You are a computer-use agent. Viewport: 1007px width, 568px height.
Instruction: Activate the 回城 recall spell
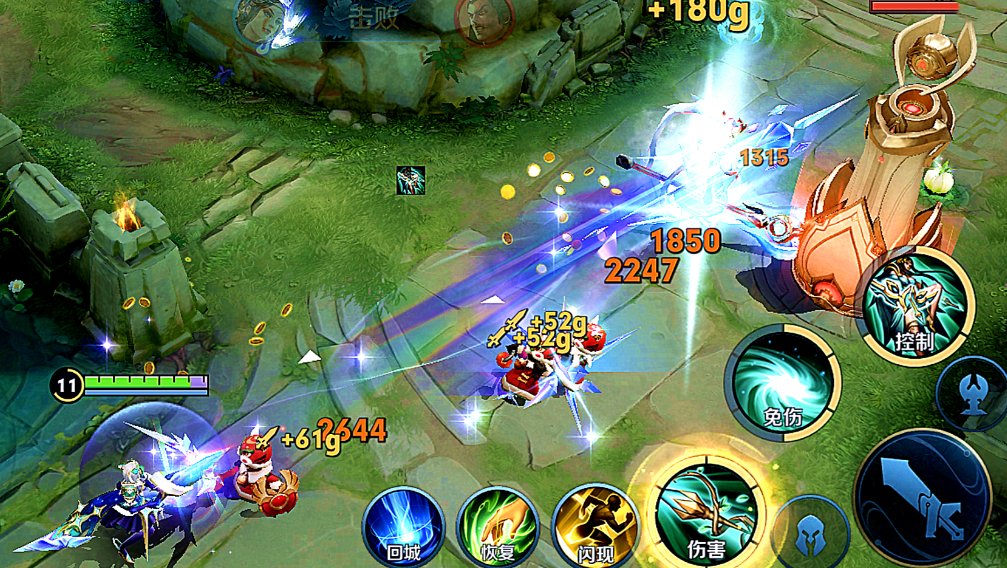point(404,525)
